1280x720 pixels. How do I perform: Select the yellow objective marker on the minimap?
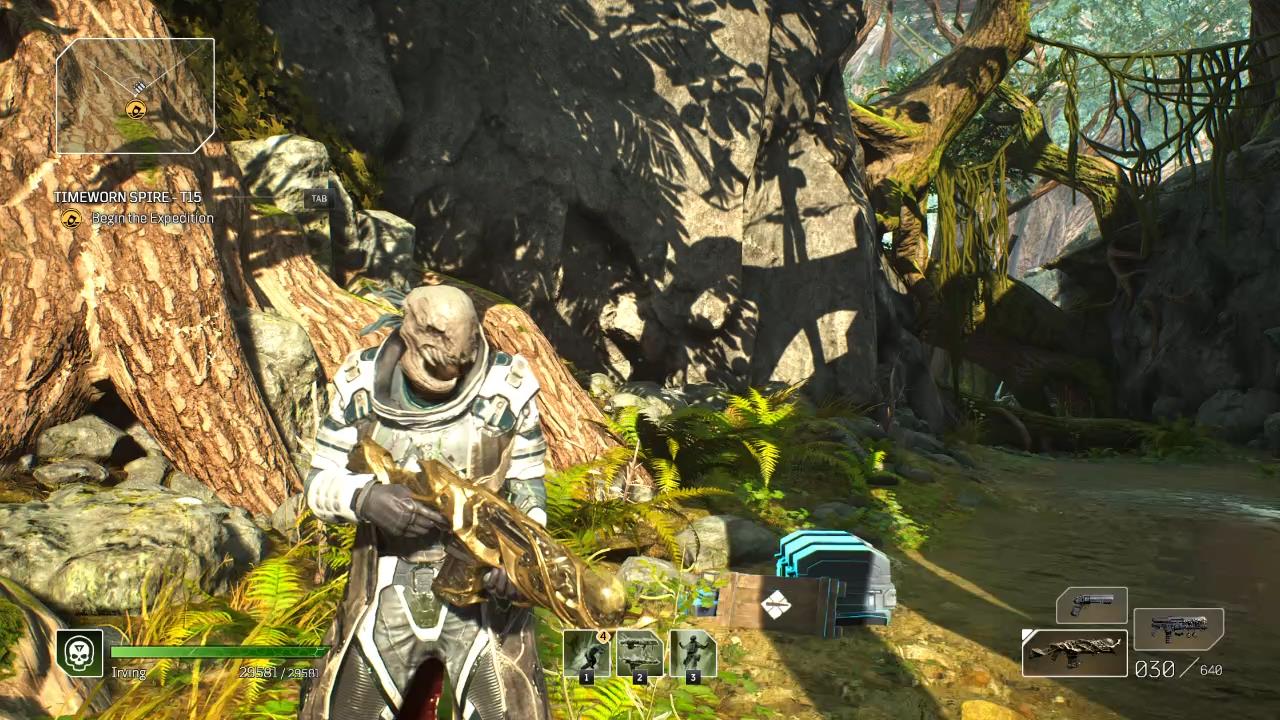point(136,110)
